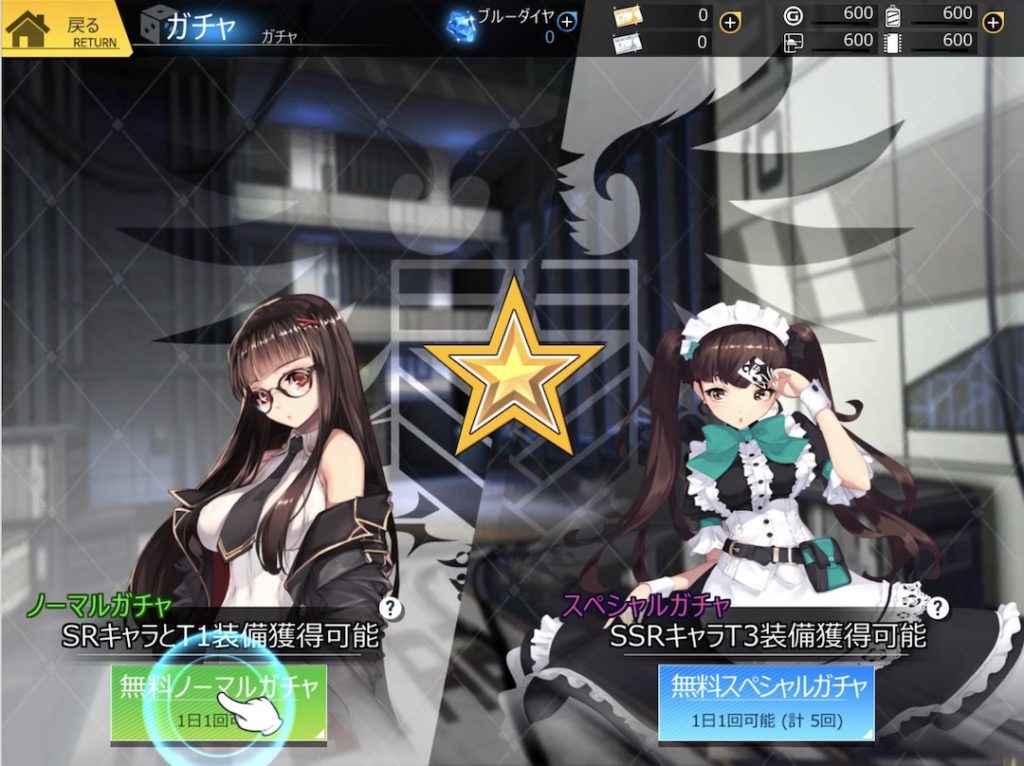Pull the free normal gacha (無料ノーマルガチャ)

pos(218,703)
